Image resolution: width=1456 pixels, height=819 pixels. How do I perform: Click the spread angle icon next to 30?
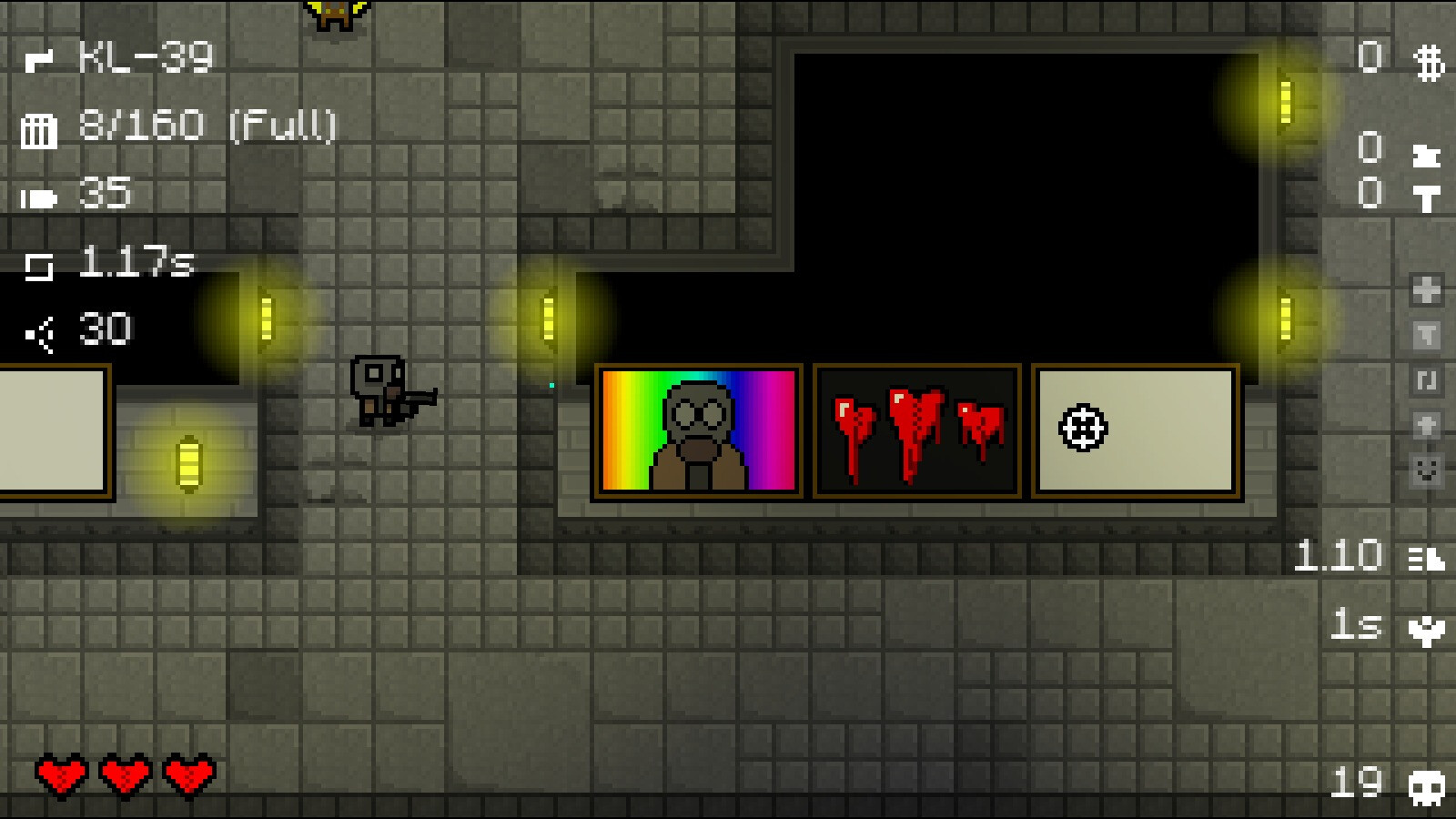[38, 328]
